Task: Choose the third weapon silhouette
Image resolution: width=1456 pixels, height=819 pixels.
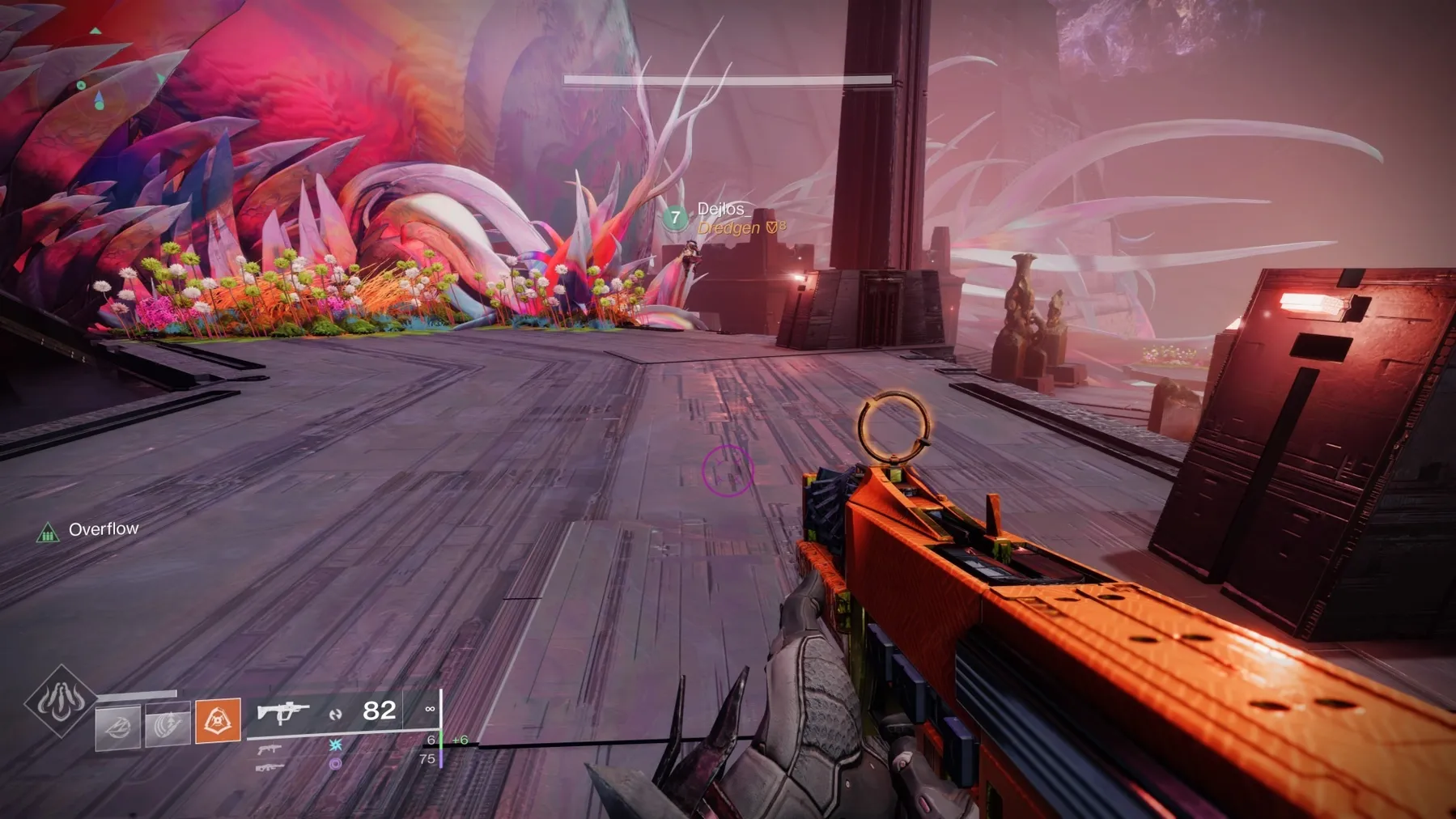Action: [270, 766]
